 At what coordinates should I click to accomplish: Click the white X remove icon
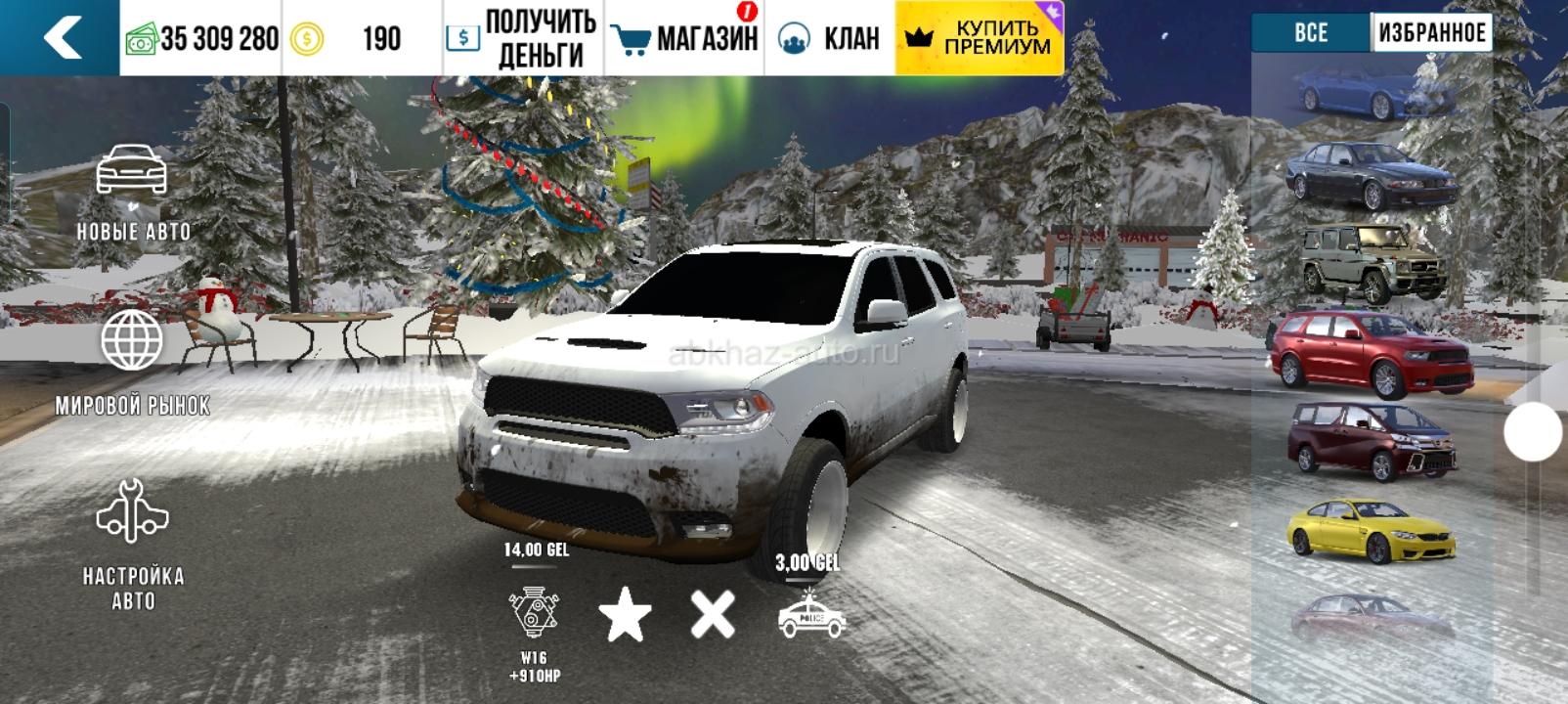(713, 615)
